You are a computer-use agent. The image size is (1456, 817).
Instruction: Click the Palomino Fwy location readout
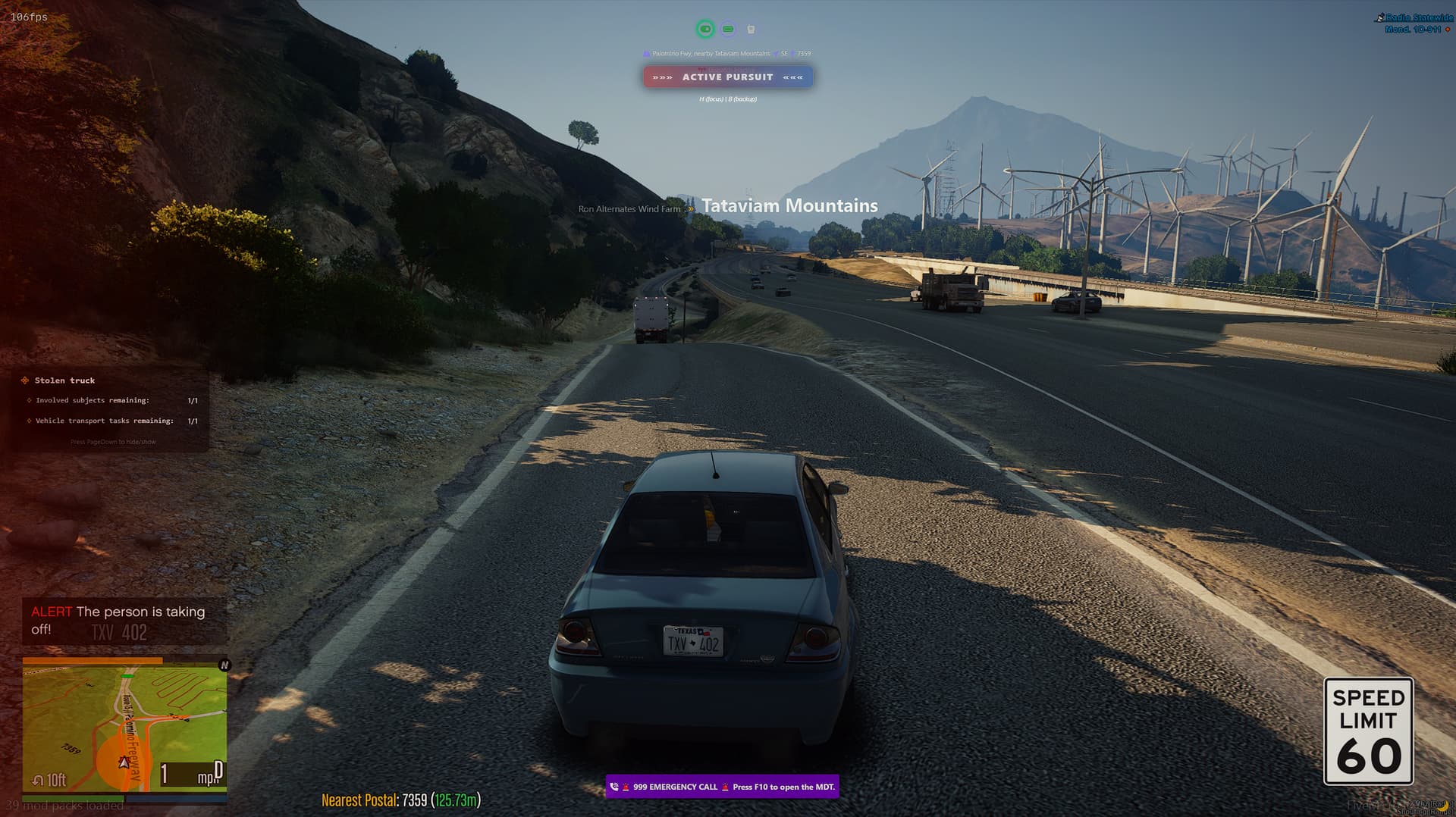point(711,54)
